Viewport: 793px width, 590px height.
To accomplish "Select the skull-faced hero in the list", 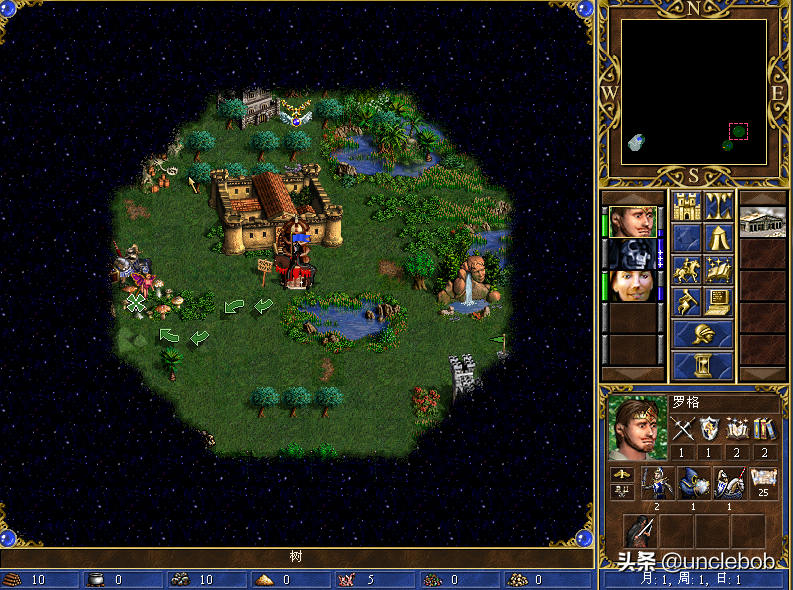I will click(x=634, y=253).
